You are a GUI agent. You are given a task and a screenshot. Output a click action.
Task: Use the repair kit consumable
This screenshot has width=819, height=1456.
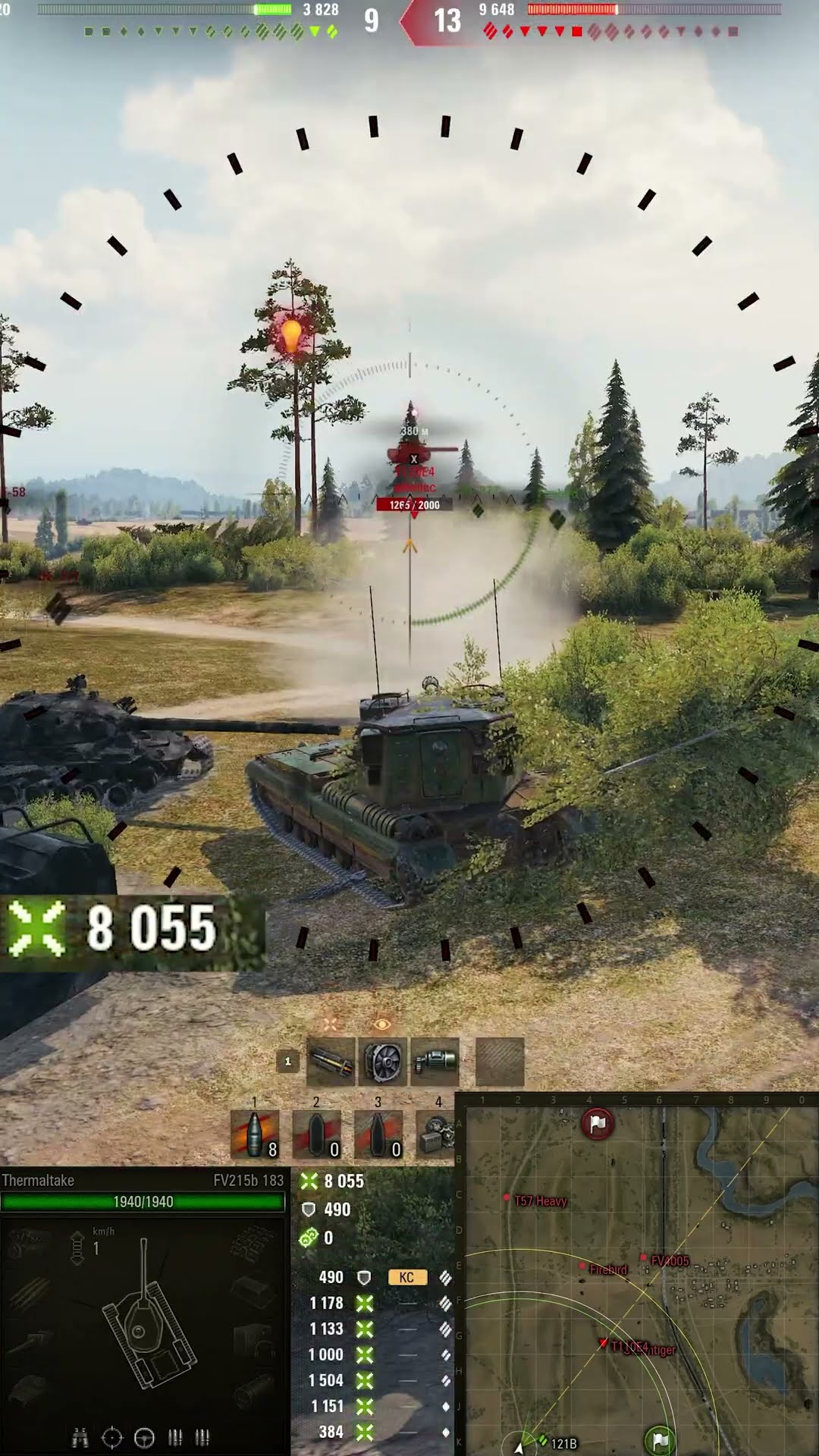(437, 1134)
